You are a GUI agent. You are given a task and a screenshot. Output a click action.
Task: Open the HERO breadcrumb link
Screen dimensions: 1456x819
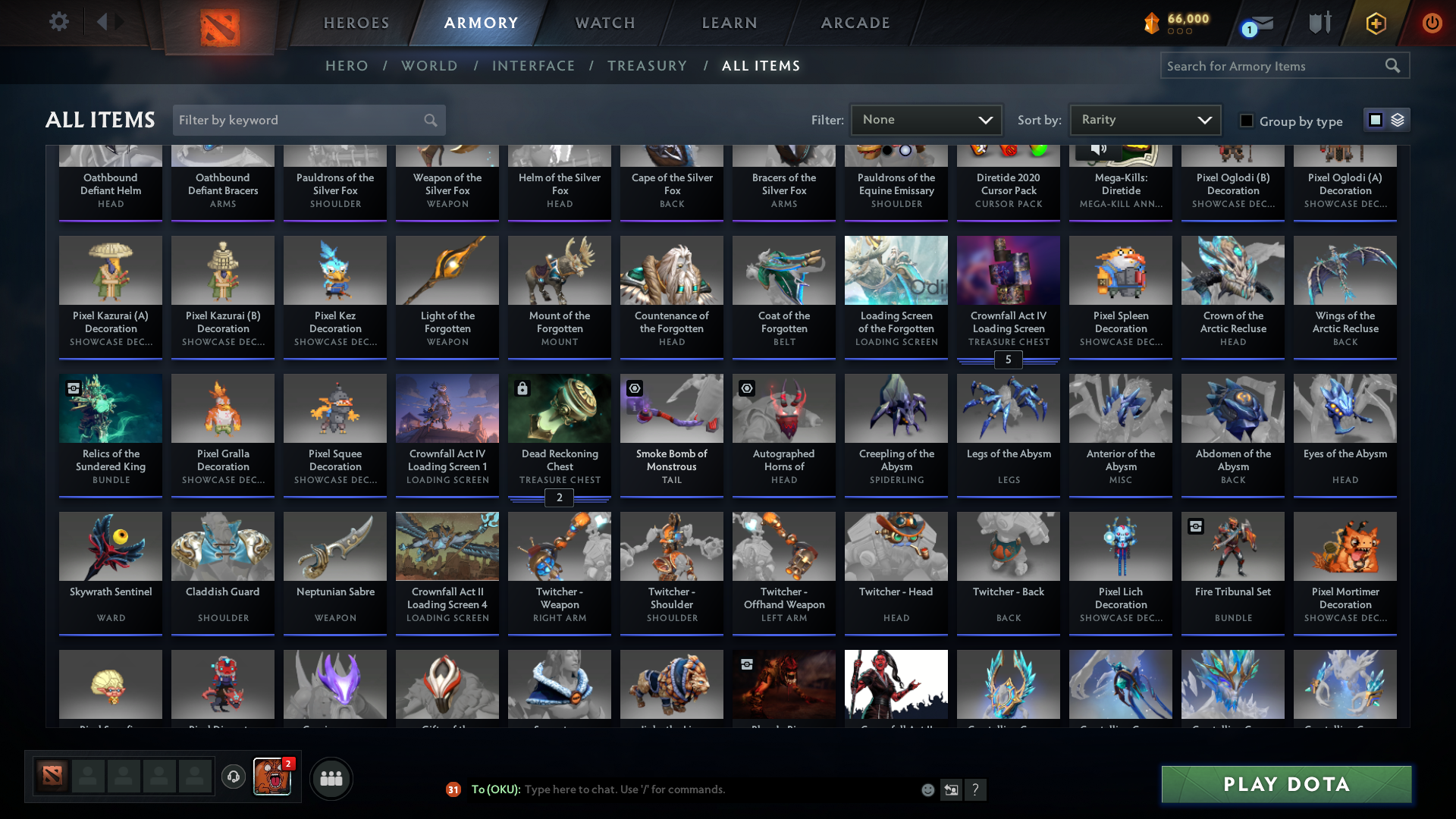coord(347,66)
